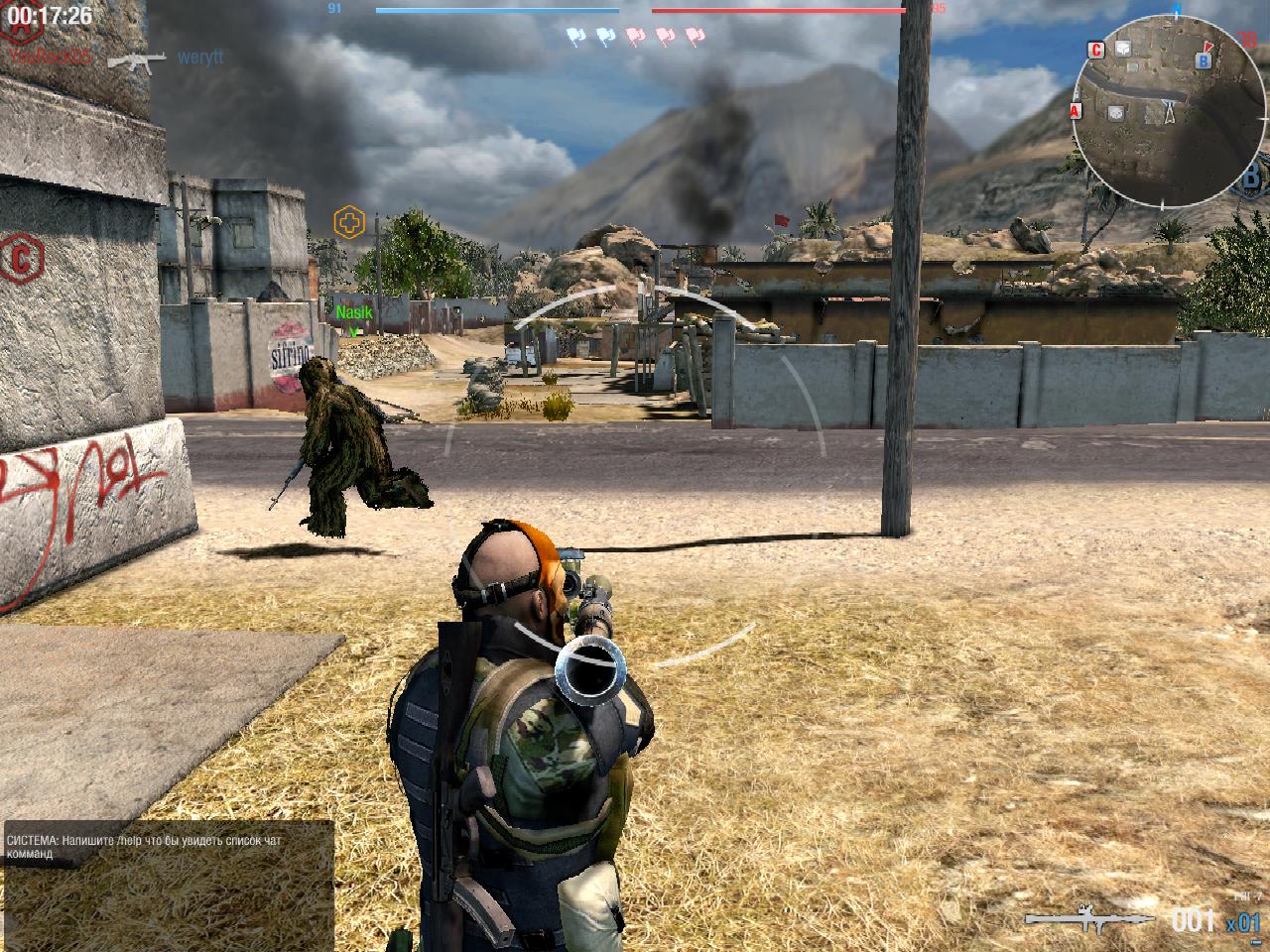Select blue capture point B on minimap
The height and width of the screenshot is (952, 1270).
point(1204,60)
